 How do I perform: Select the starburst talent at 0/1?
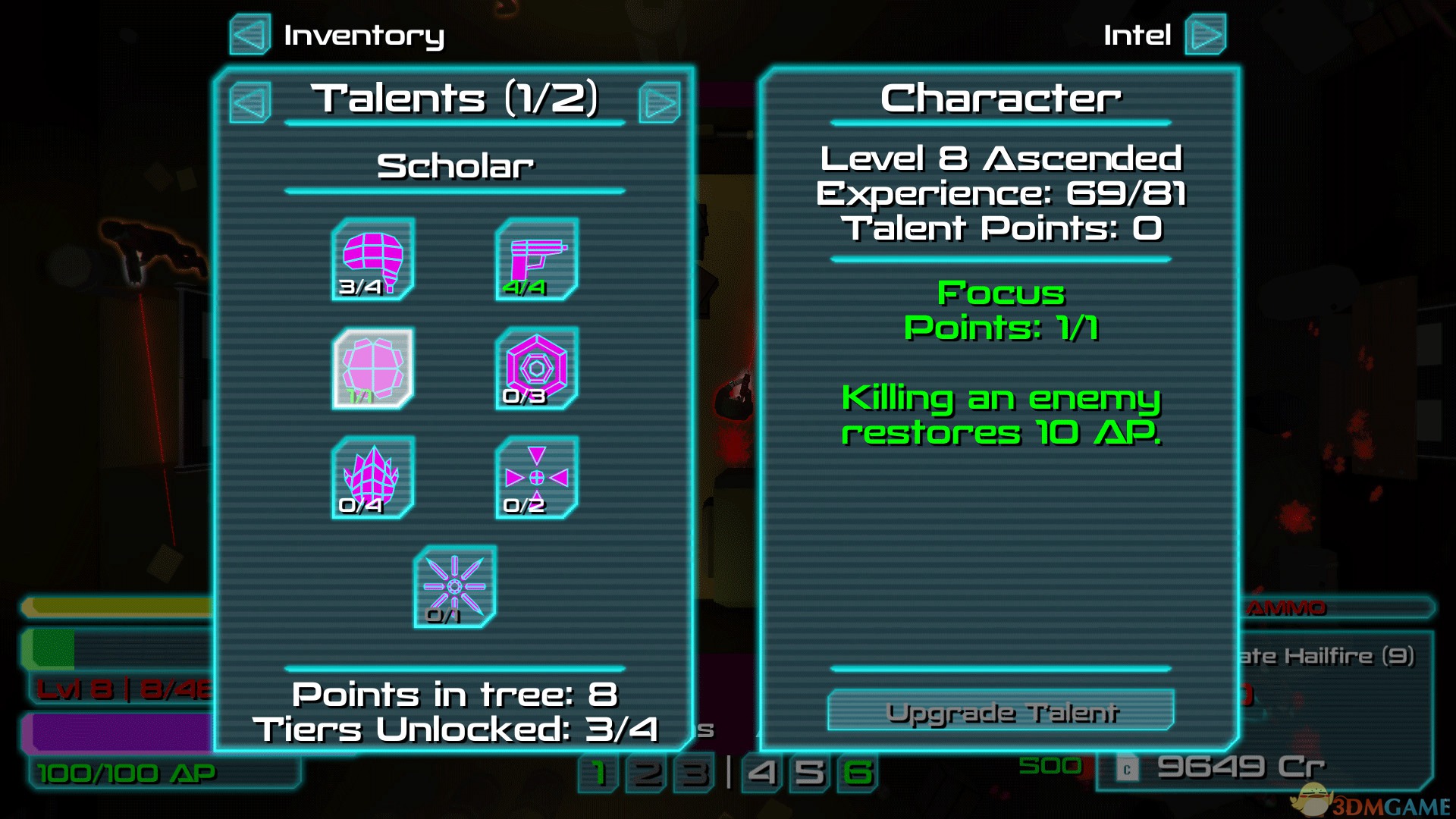pyautogui.click(x=455, y=587)
